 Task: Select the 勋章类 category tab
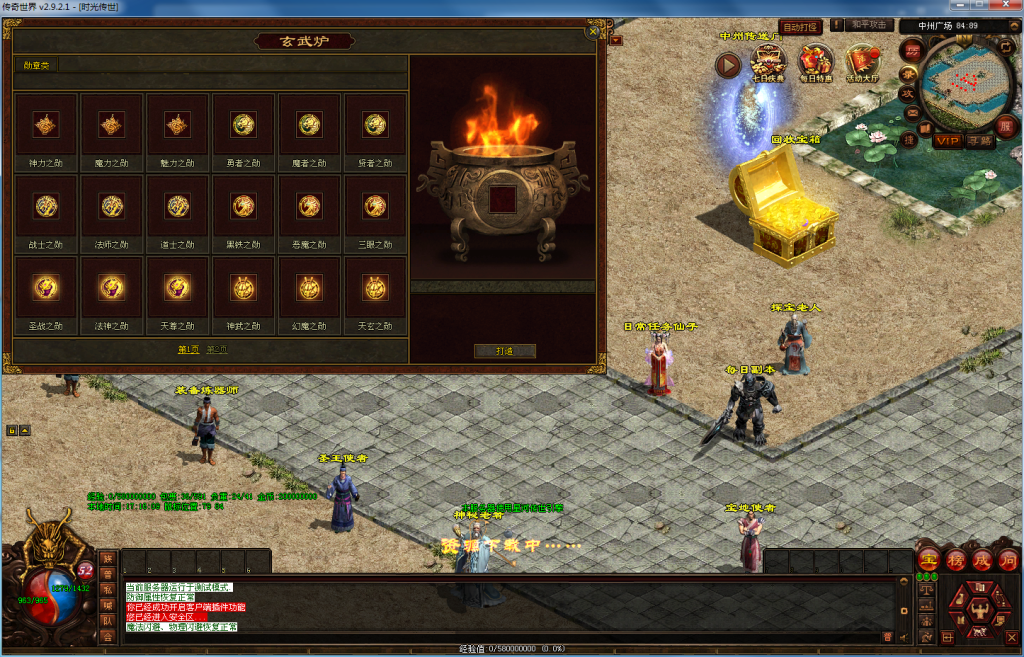click(x=37, y=65)
